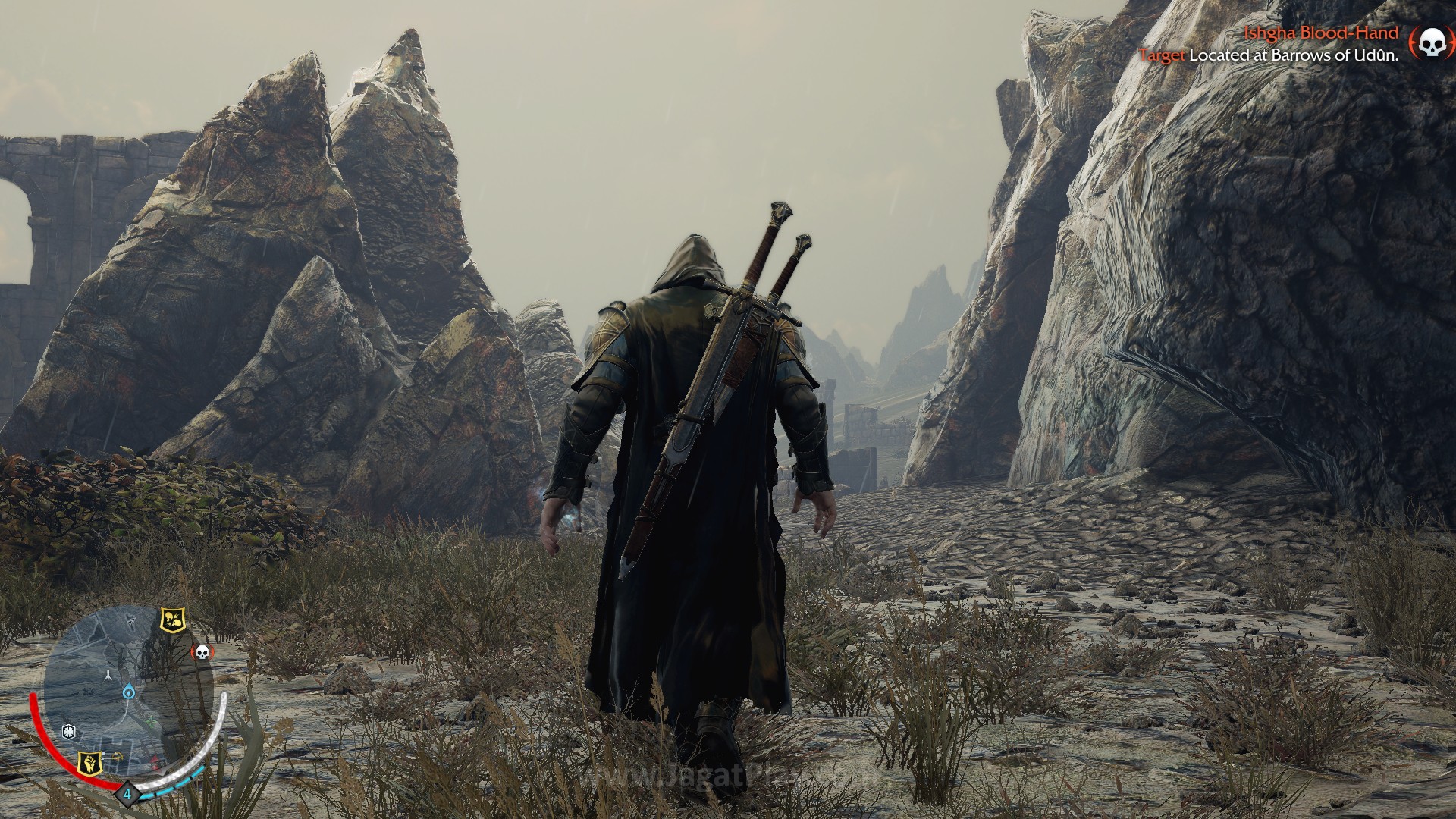Click the tower structure symbol inside the minimap
The width and height of the screenshot is (1456, 819).
108,676
